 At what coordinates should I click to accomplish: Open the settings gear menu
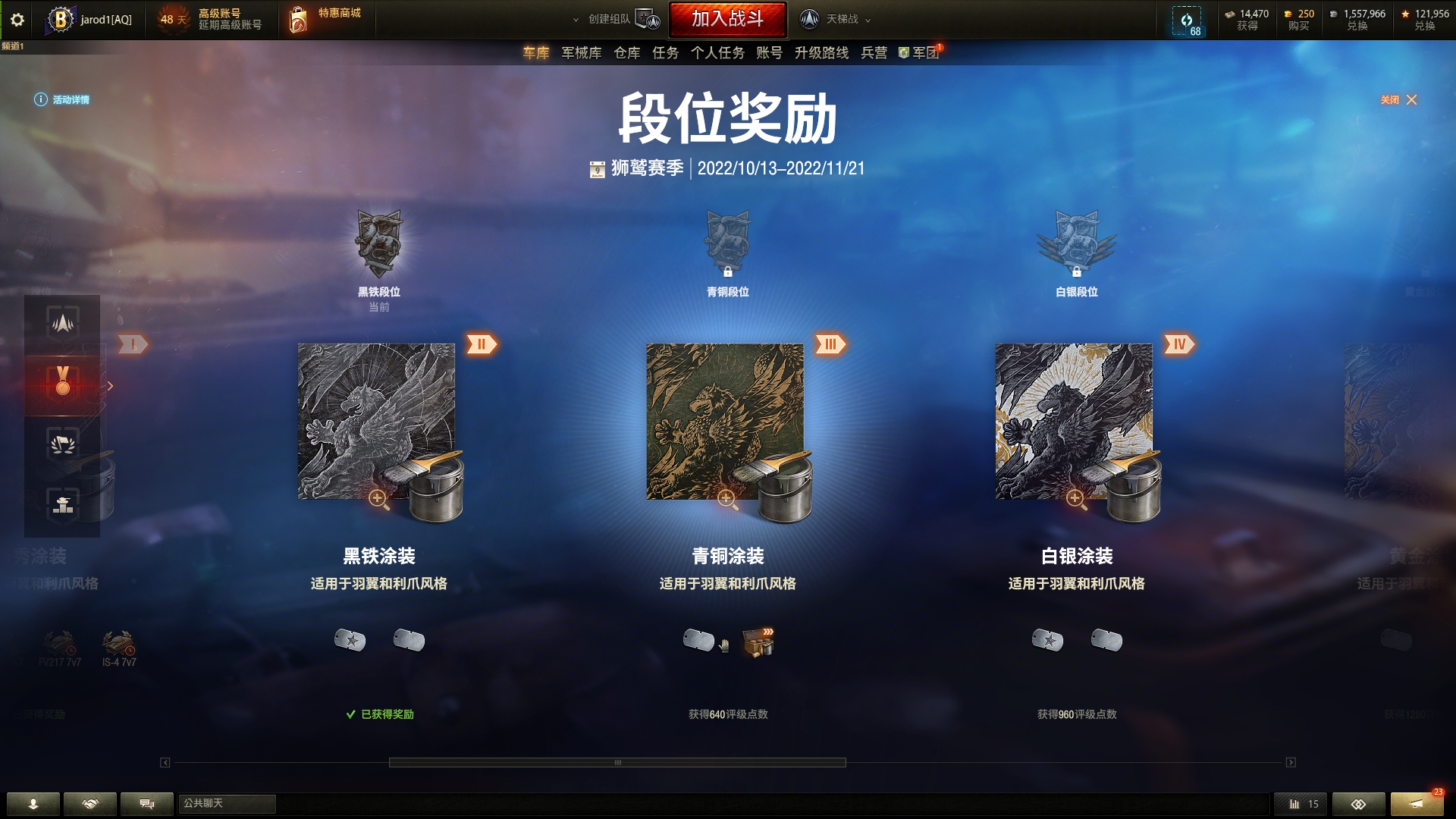click(x=17, y=20)
